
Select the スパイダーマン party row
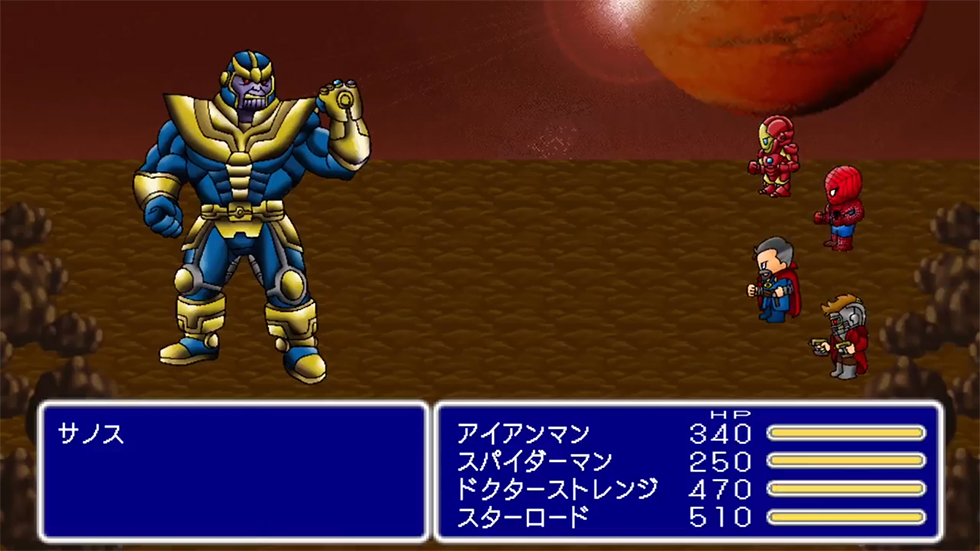click(536, 462)
